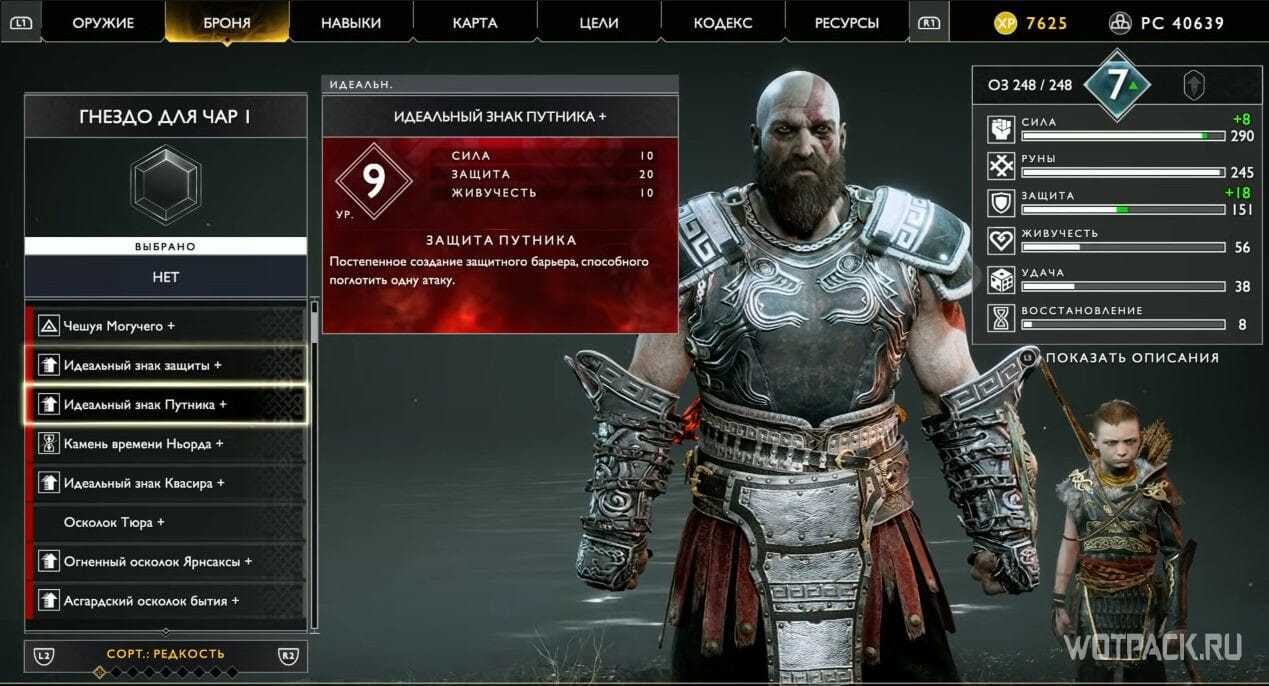This screenshot has width=1269, height=686.
Task: Click the empty enchantment socket hexagon
Action: click(x=166, y=185)
